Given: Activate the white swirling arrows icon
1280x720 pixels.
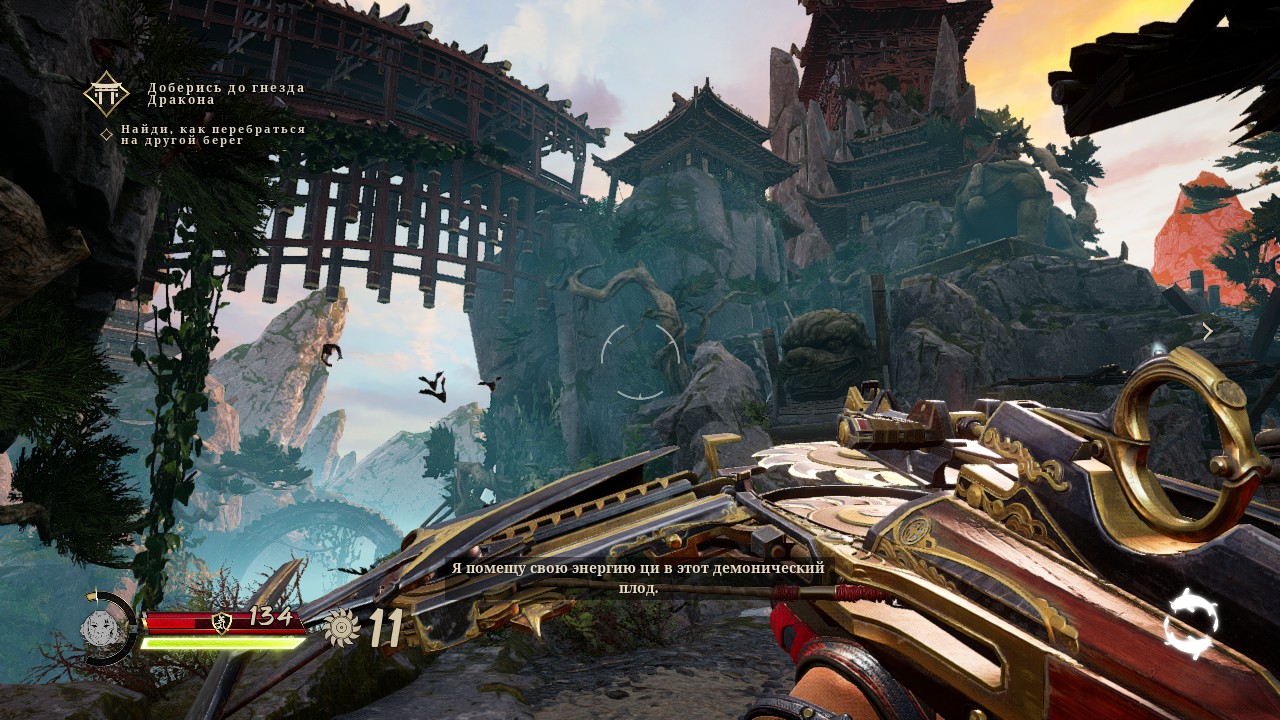Looking at the screenshot, I should [1191, 623].
